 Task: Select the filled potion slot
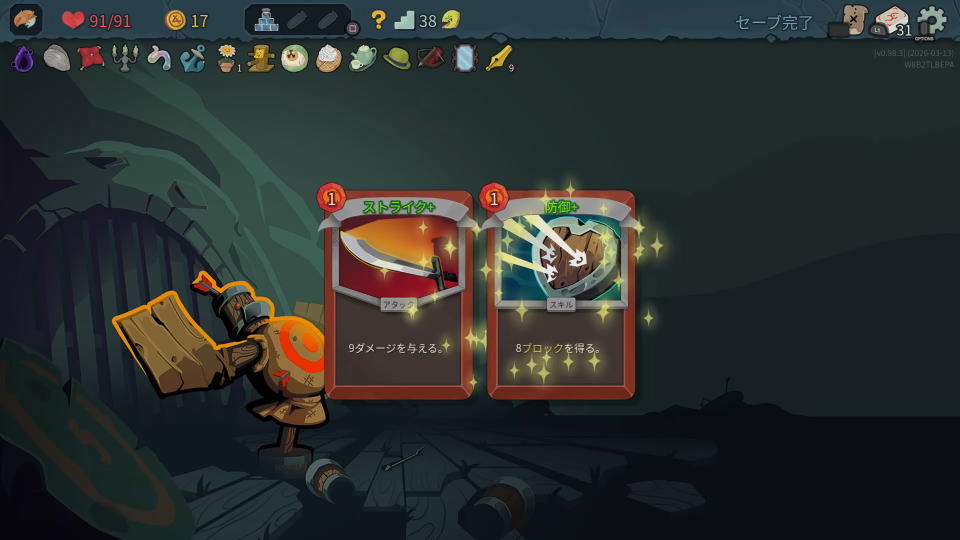point(267,20)
